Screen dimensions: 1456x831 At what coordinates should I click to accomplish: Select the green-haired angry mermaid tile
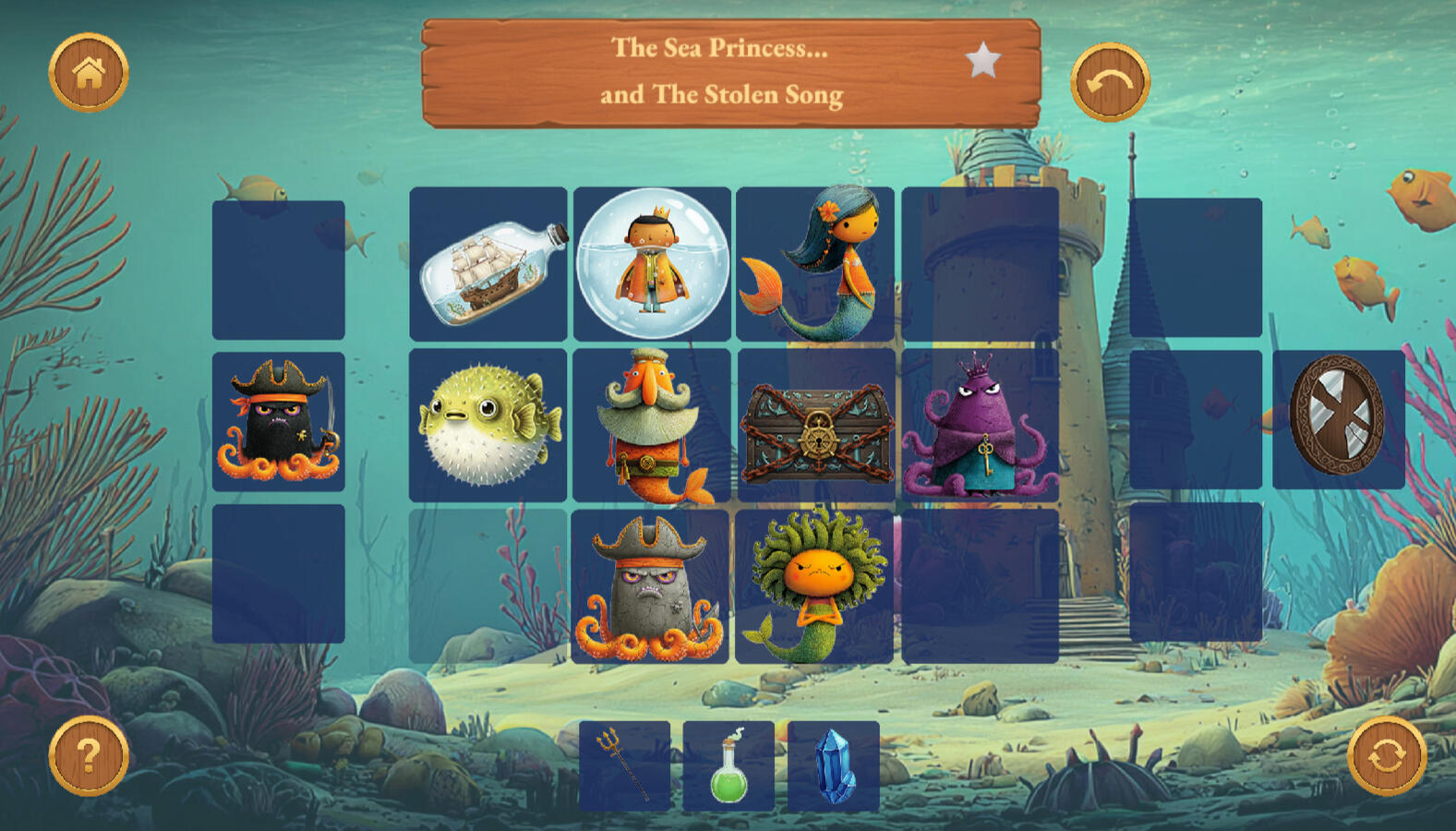coord(814,586)
